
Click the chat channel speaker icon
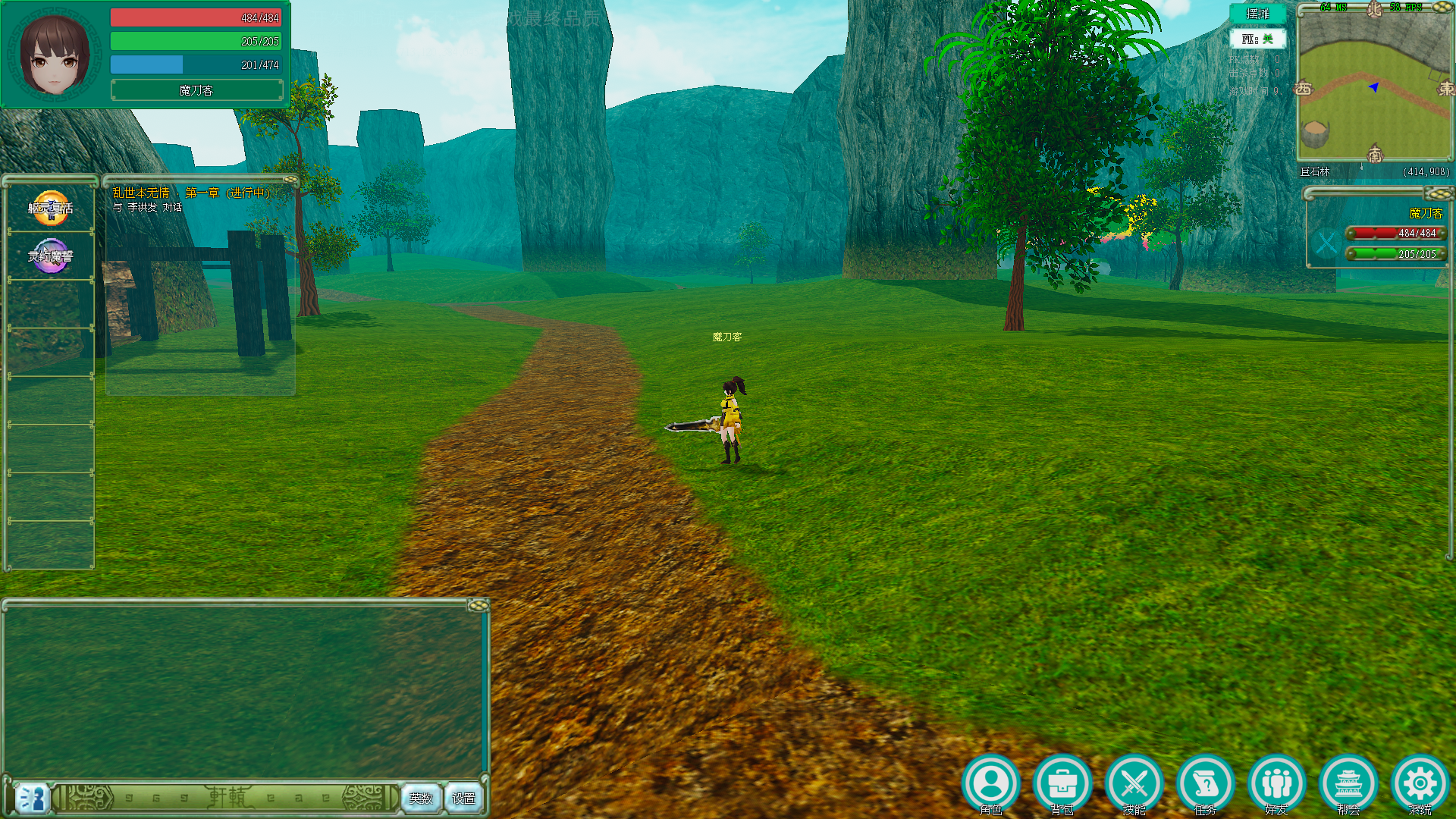[33, 798]
